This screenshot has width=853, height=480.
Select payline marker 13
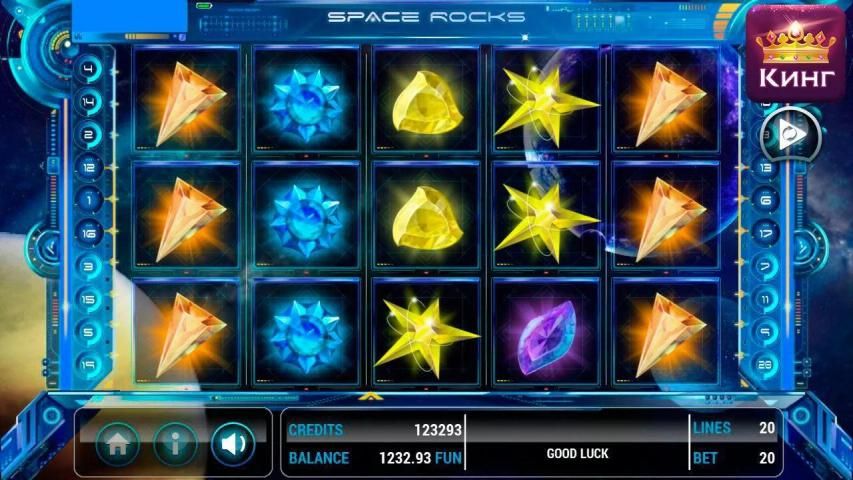tap(767, 168)
